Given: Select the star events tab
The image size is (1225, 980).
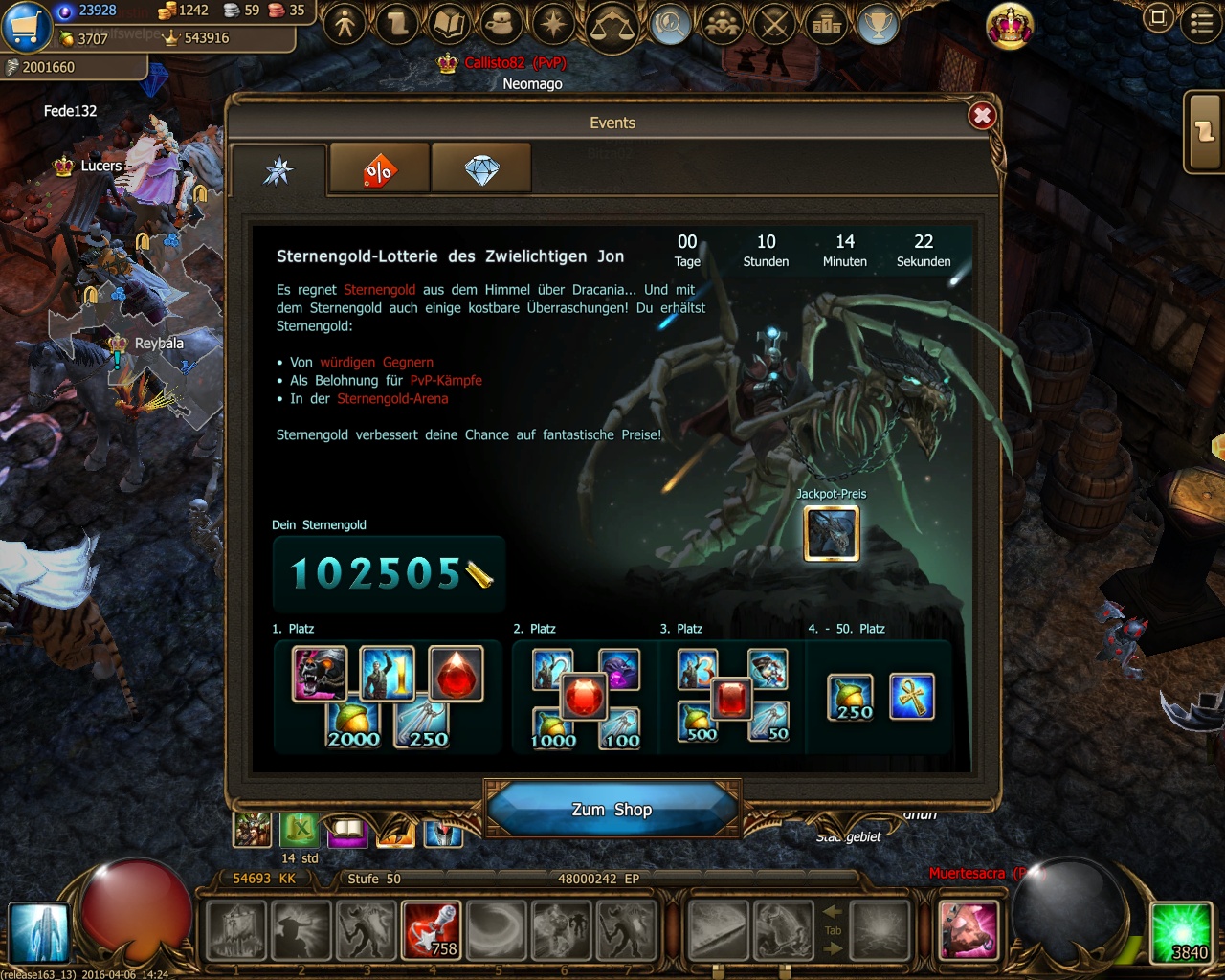Looking at the screenshot, I should coord(278,170).
